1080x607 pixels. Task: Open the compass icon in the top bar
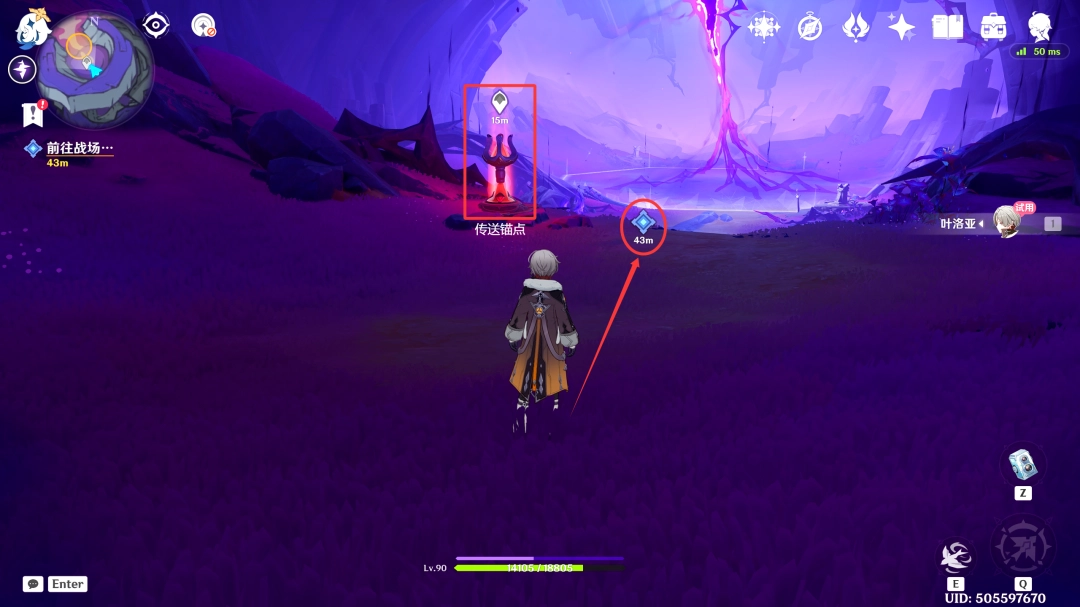tap(810, 27)
